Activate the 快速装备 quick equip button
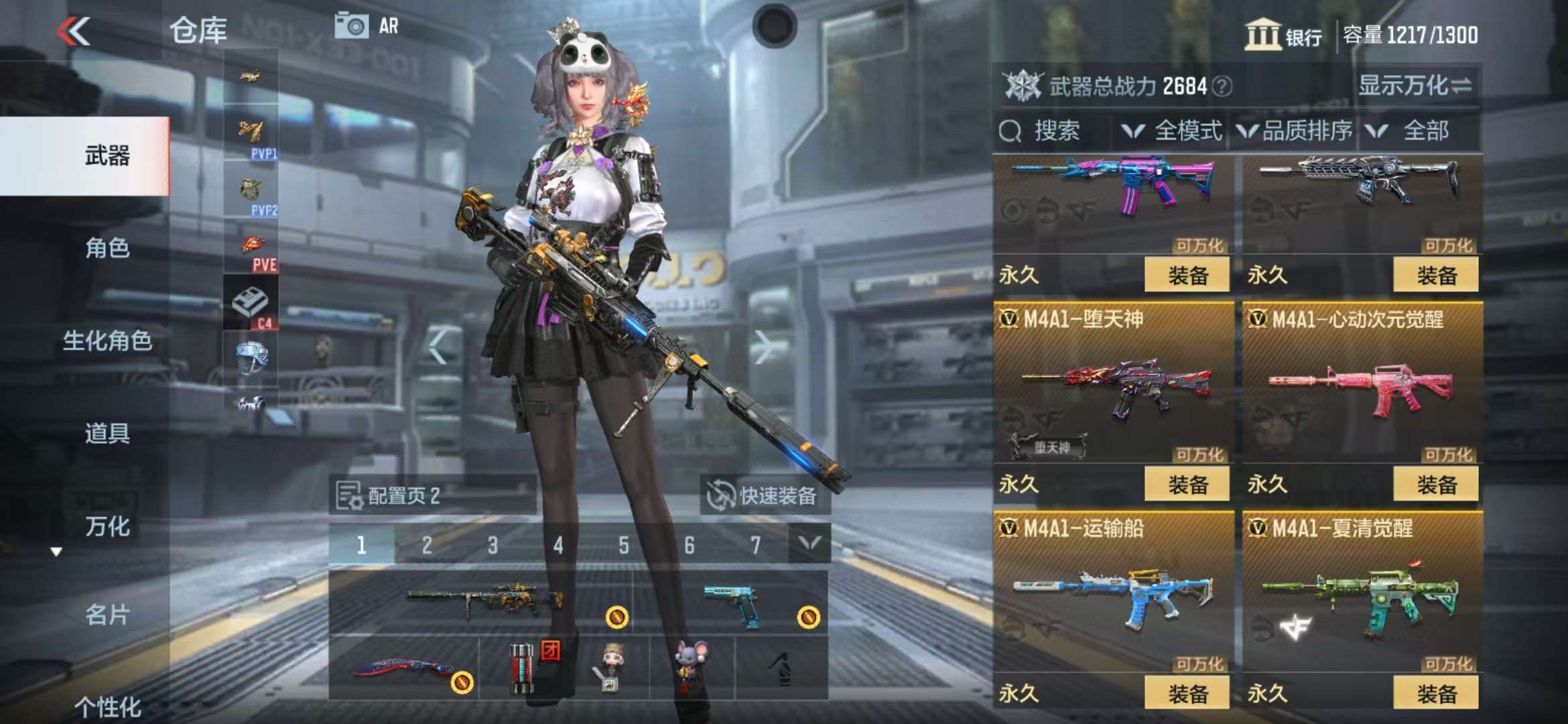The width and height of the screenshot is (1568, 724). (x=764, y=496)
